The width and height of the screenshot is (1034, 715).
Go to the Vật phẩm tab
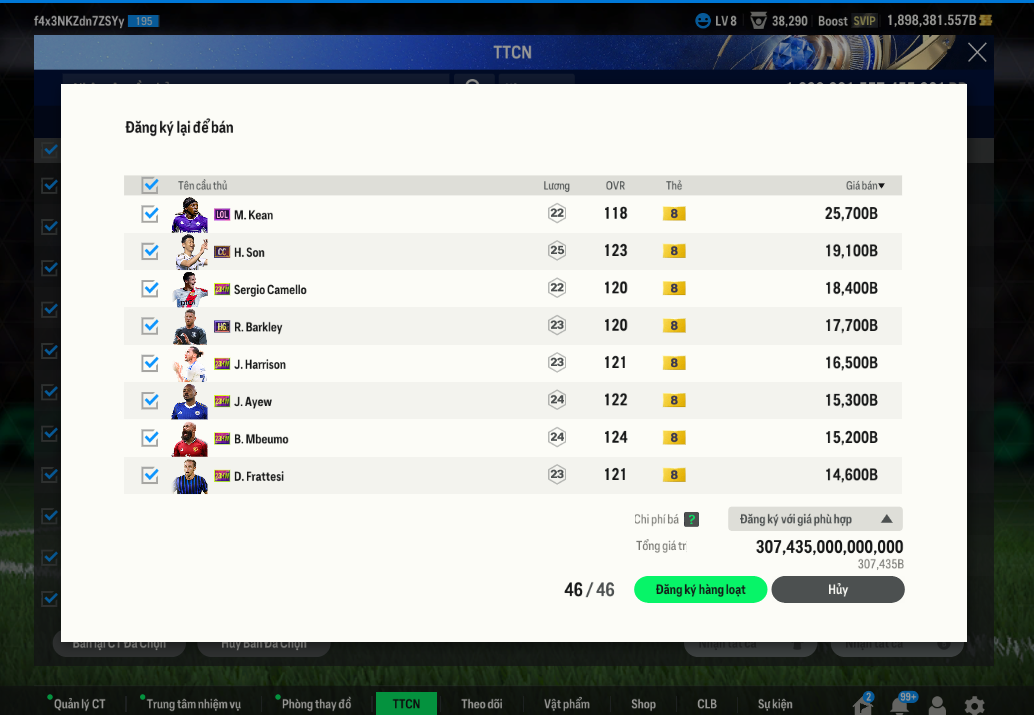(567, 704)
